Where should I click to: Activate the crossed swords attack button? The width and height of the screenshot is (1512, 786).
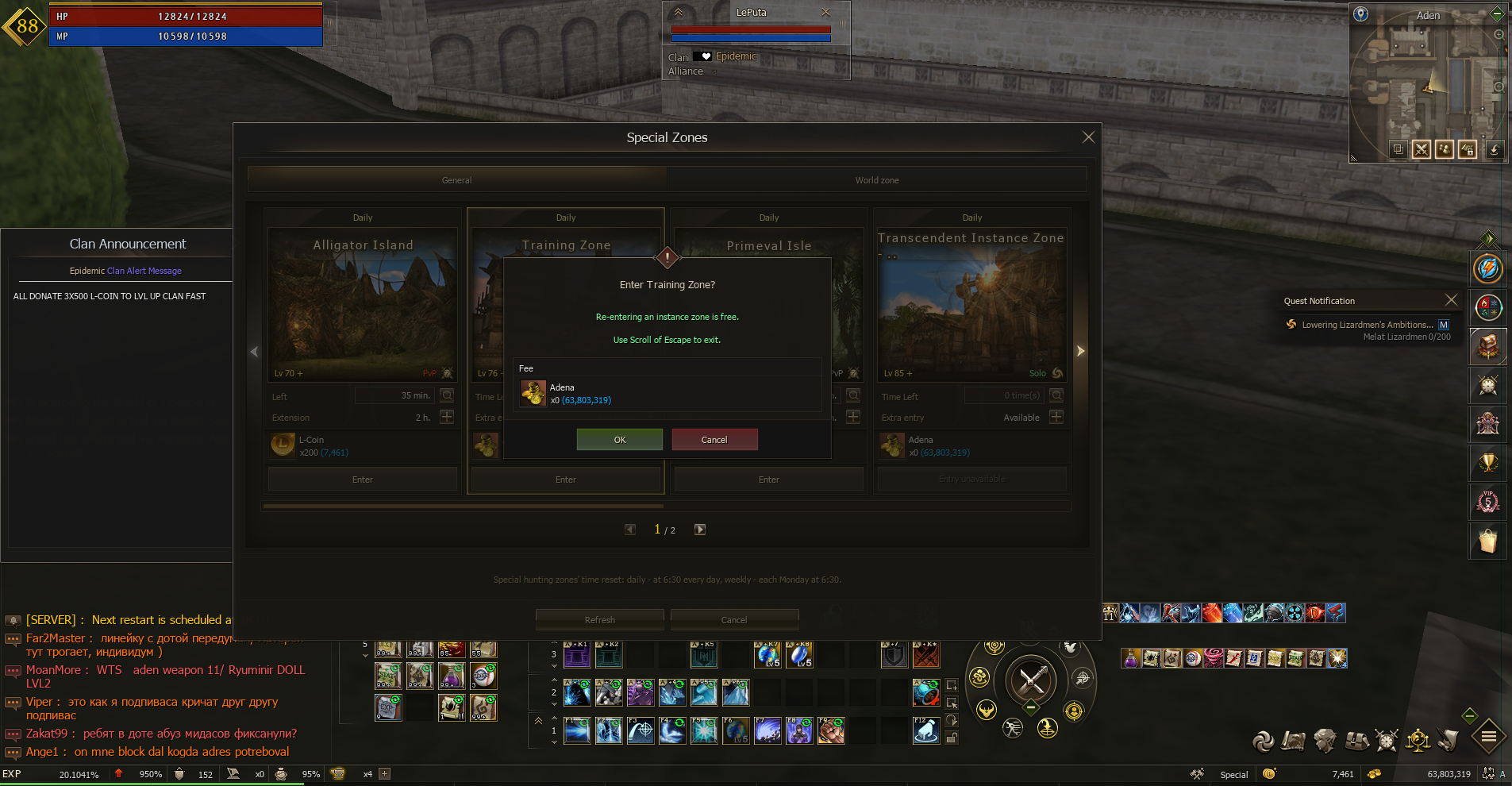tap(1031, 680)
